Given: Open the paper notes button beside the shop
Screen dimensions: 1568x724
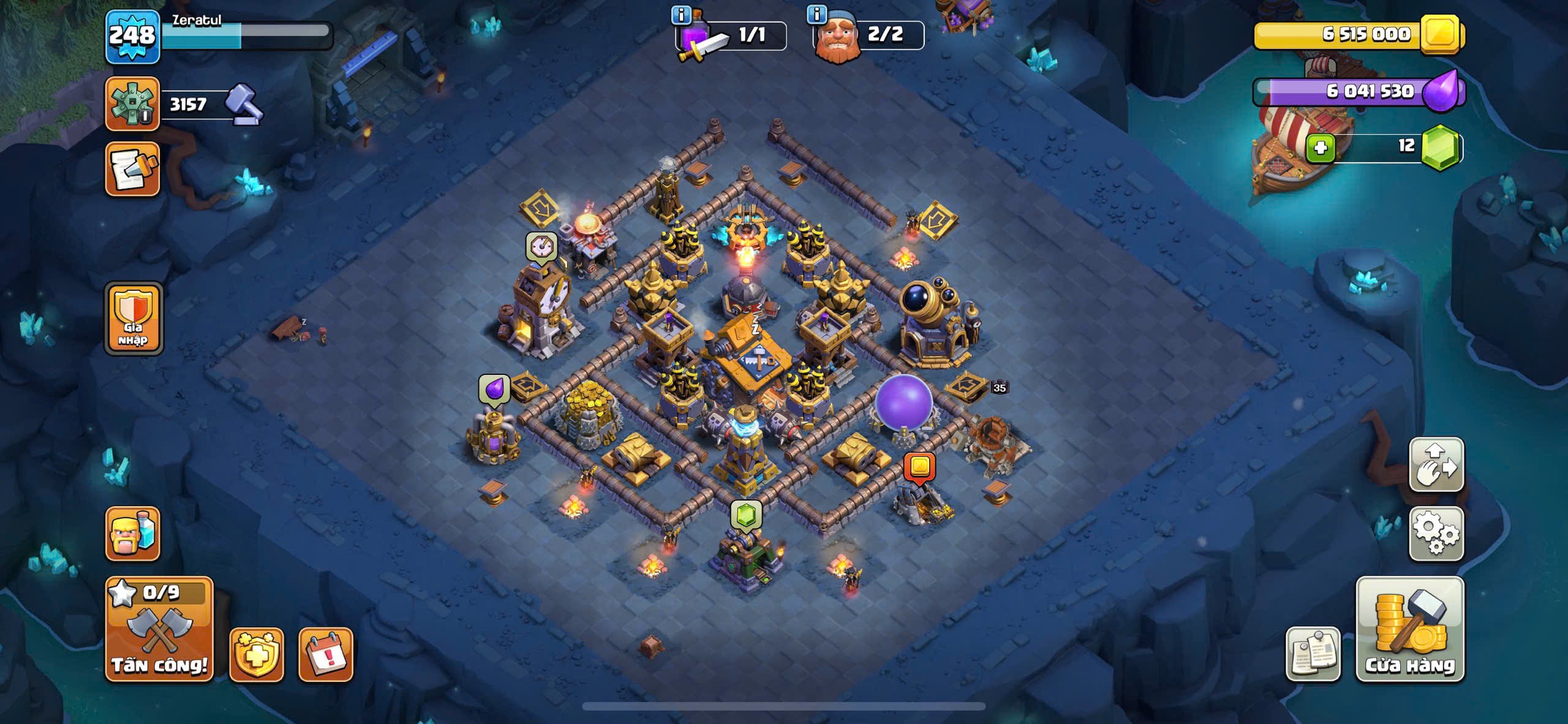Looking at the screenshot, I should coord(1313,654).
